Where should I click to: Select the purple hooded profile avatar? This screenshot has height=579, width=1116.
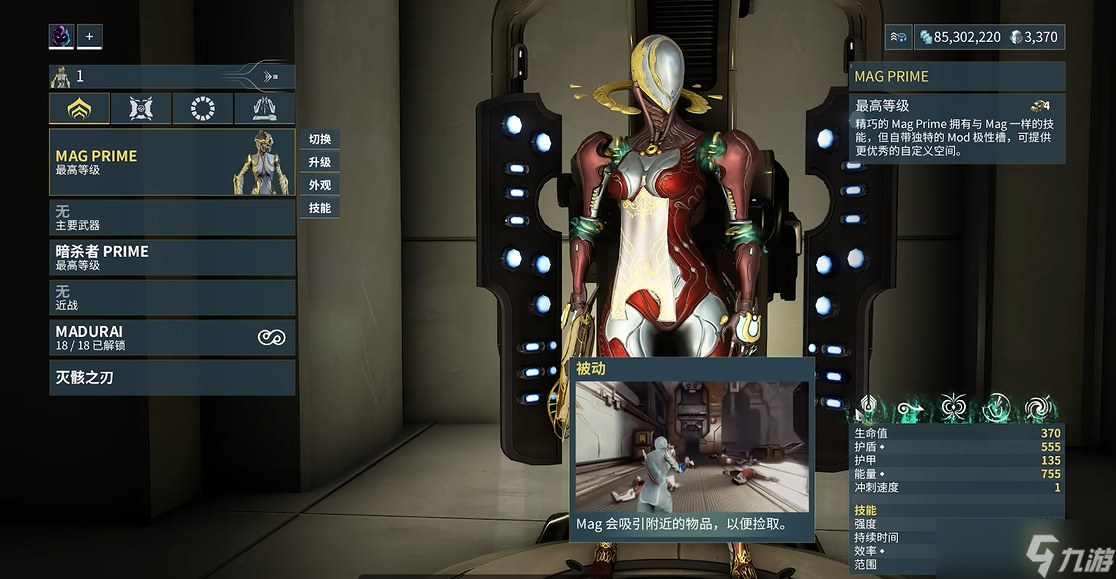pos(62,37)
